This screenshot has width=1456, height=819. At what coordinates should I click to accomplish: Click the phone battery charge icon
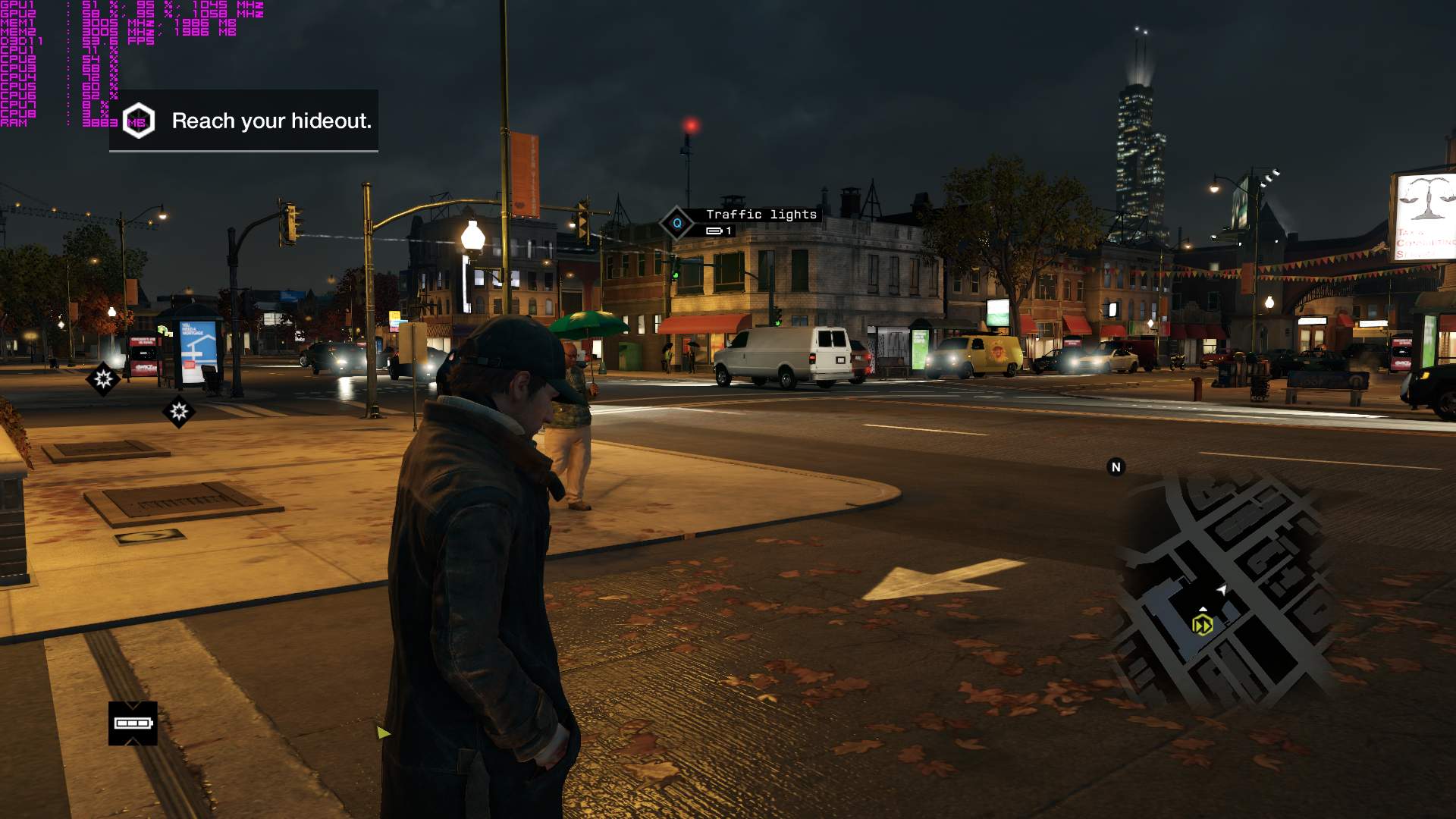click(x=133, y=723)
